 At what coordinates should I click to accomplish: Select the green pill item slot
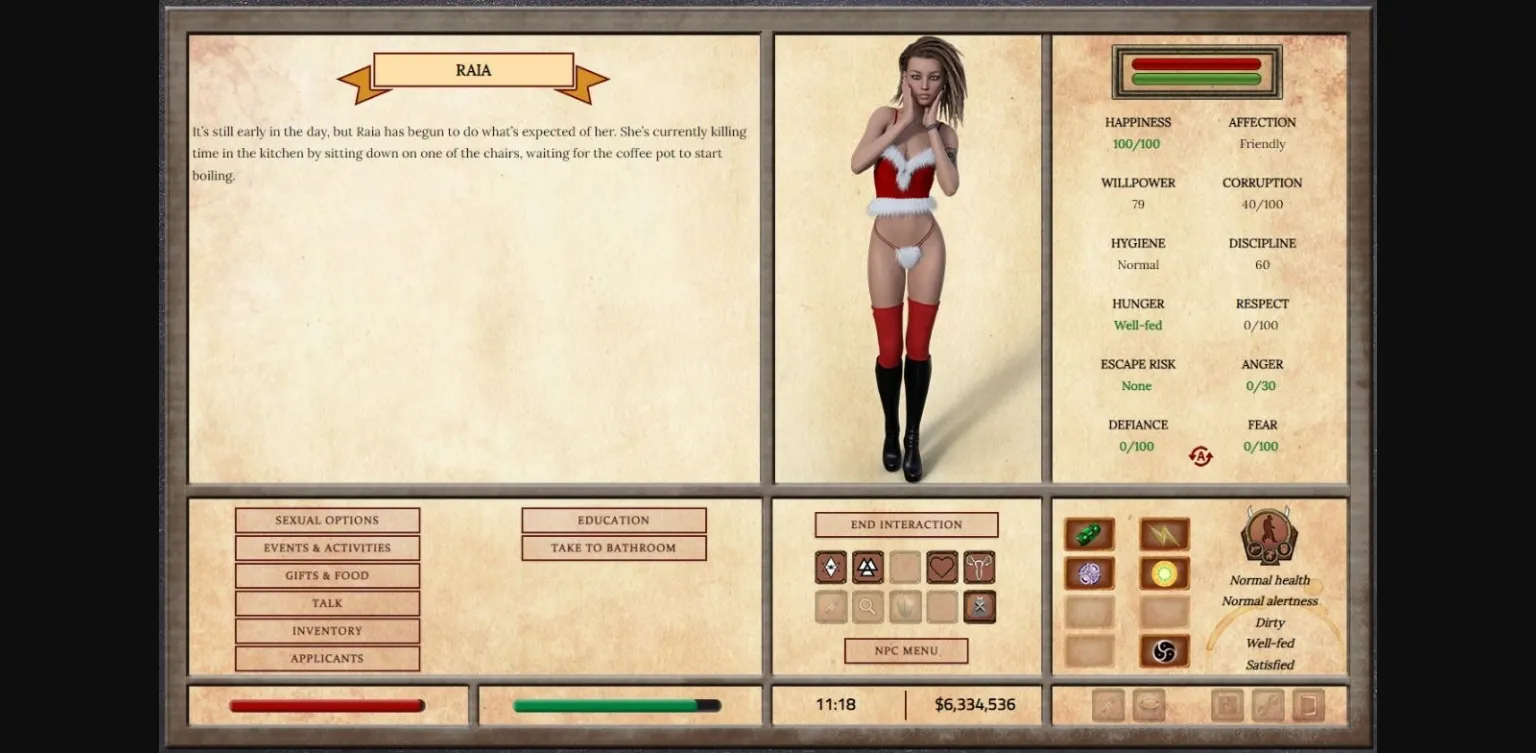1089,534
